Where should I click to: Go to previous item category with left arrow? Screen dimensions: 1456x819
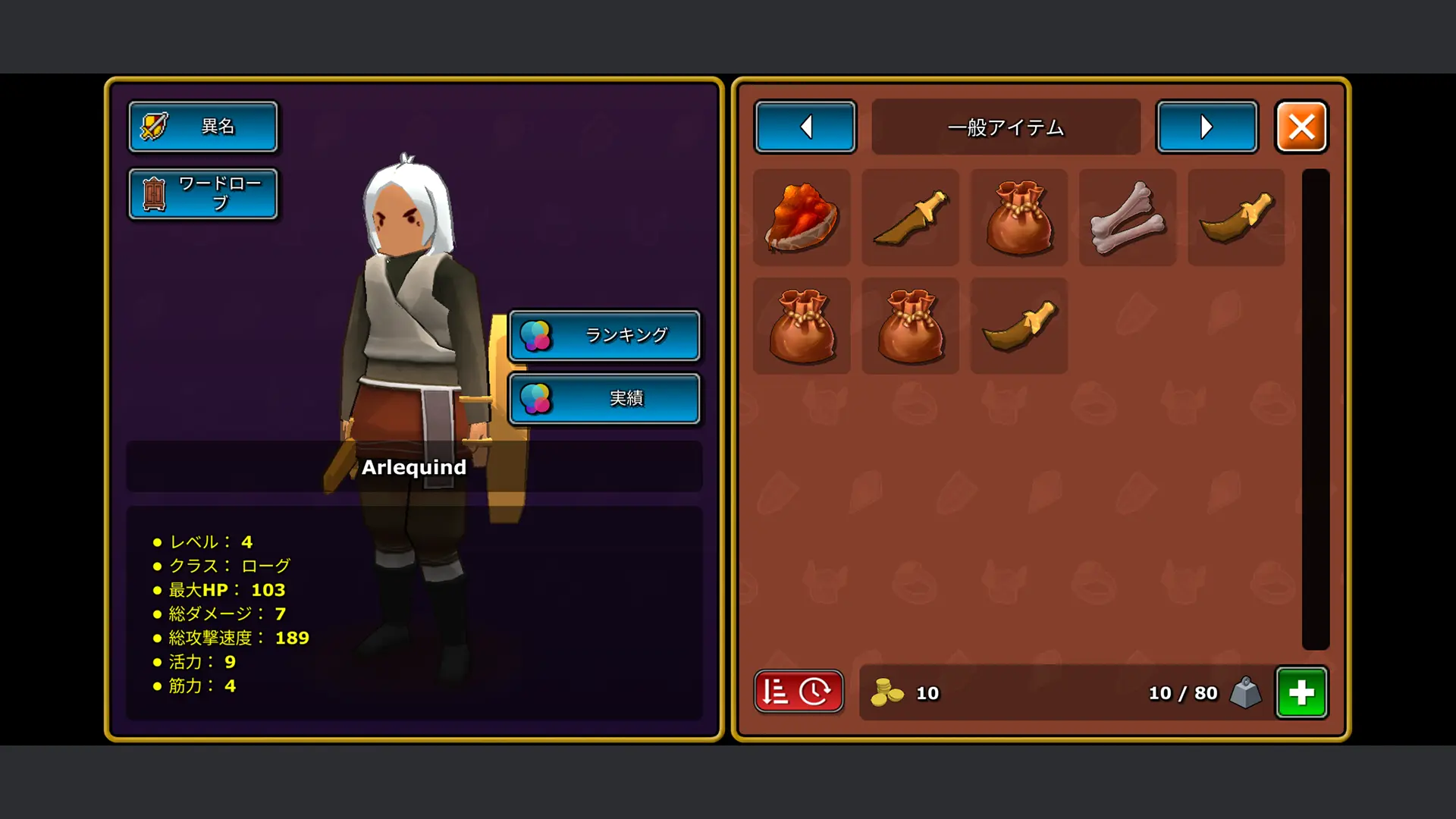tap(805, 127)
